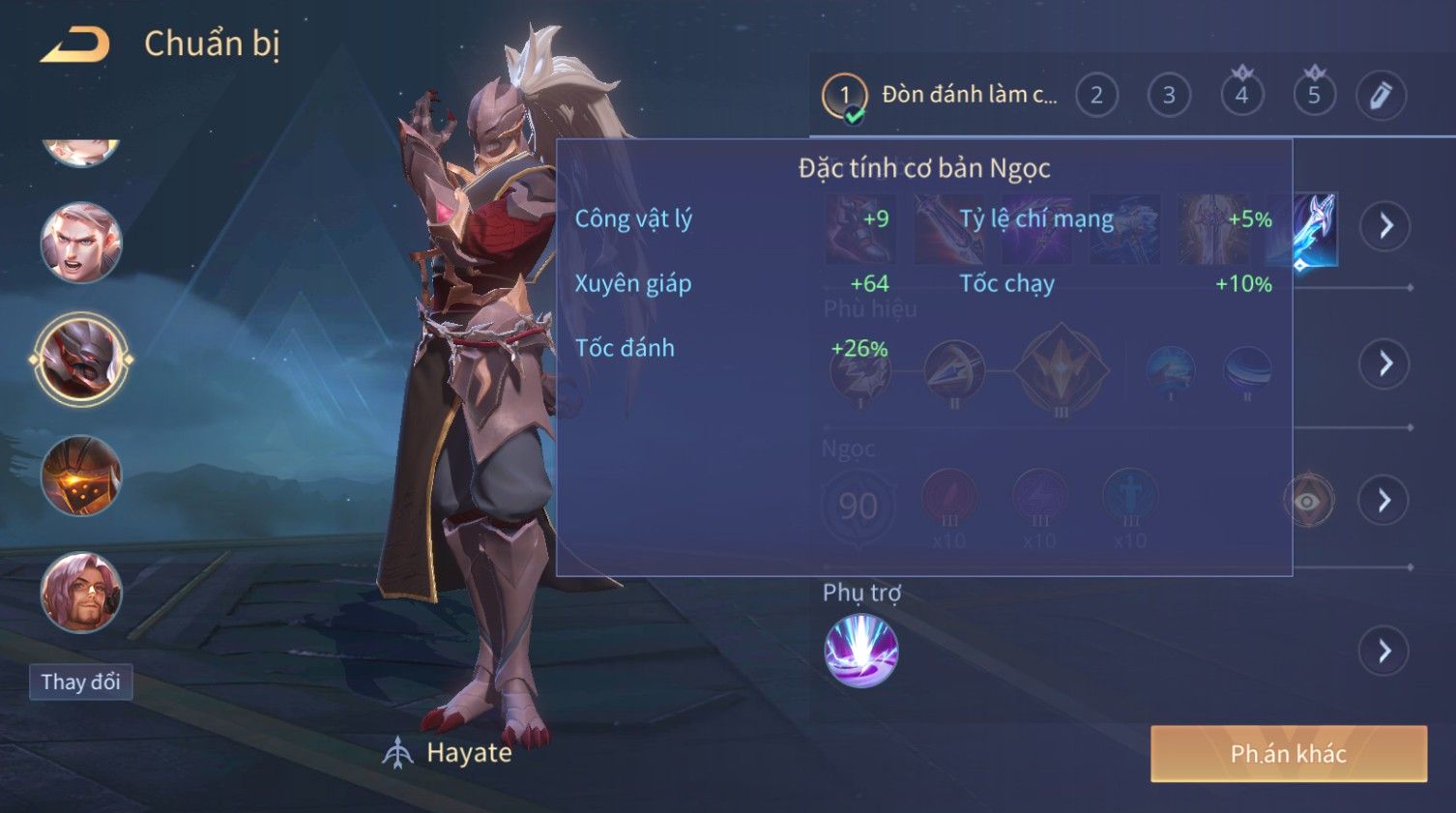Open the Phần khác button
This screenshot has width=1456, height=813.
point(1288,754)
